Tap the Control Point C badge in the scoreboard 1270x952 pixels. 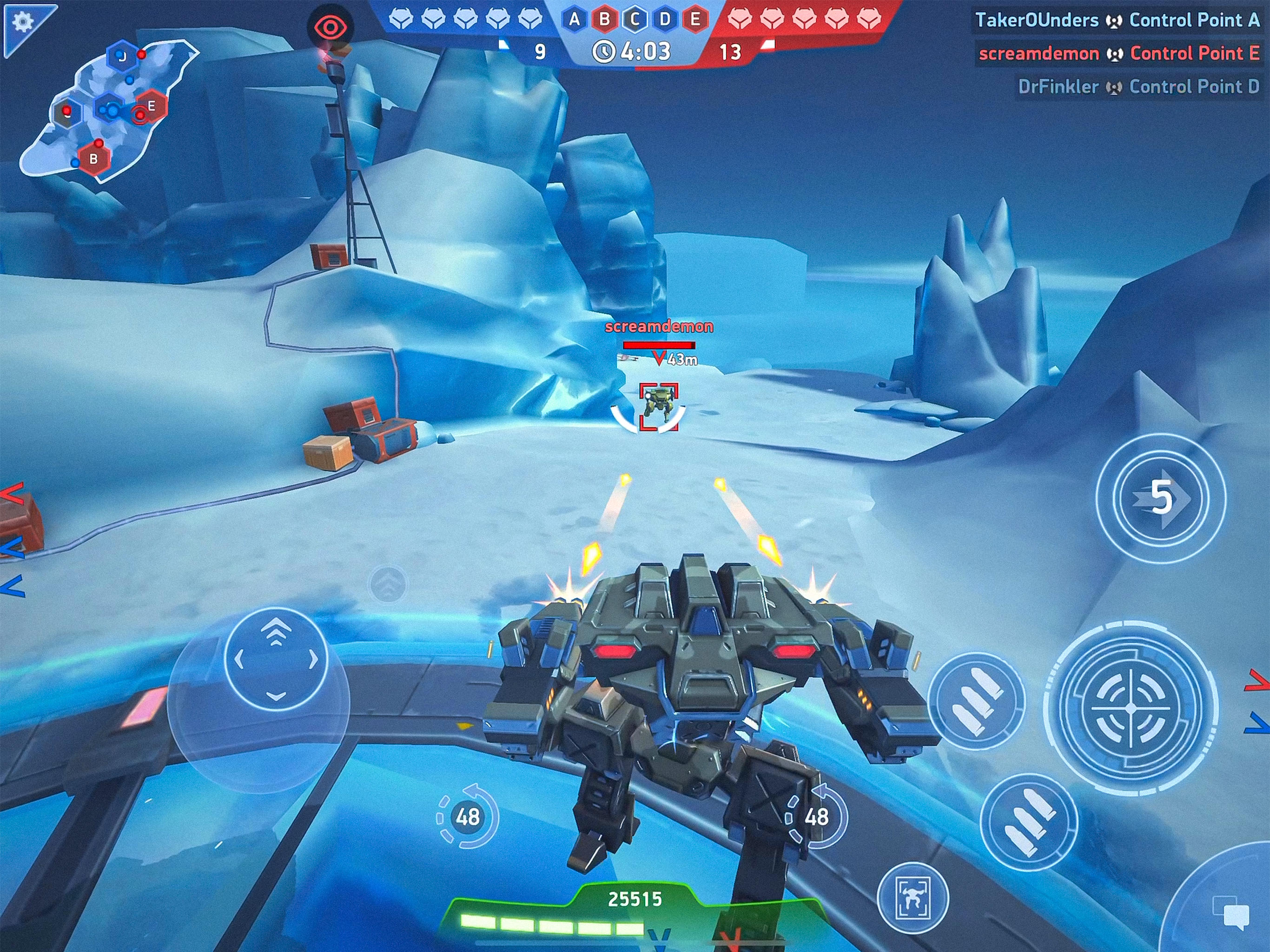coord(635,19)
